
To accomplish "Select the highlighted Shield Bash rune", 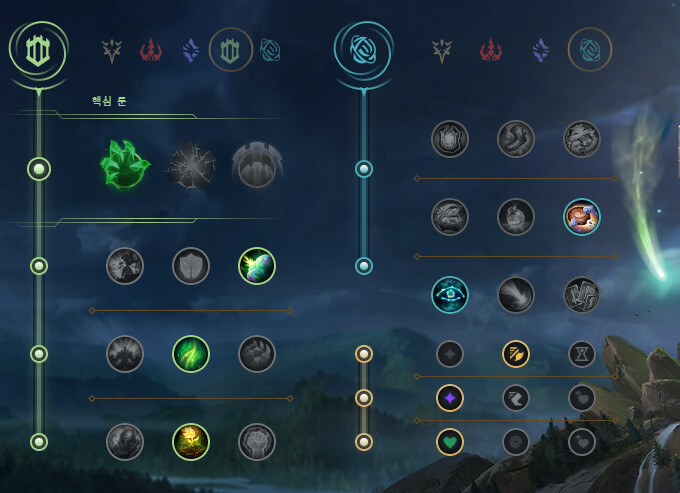I will [x=257, y=266].
